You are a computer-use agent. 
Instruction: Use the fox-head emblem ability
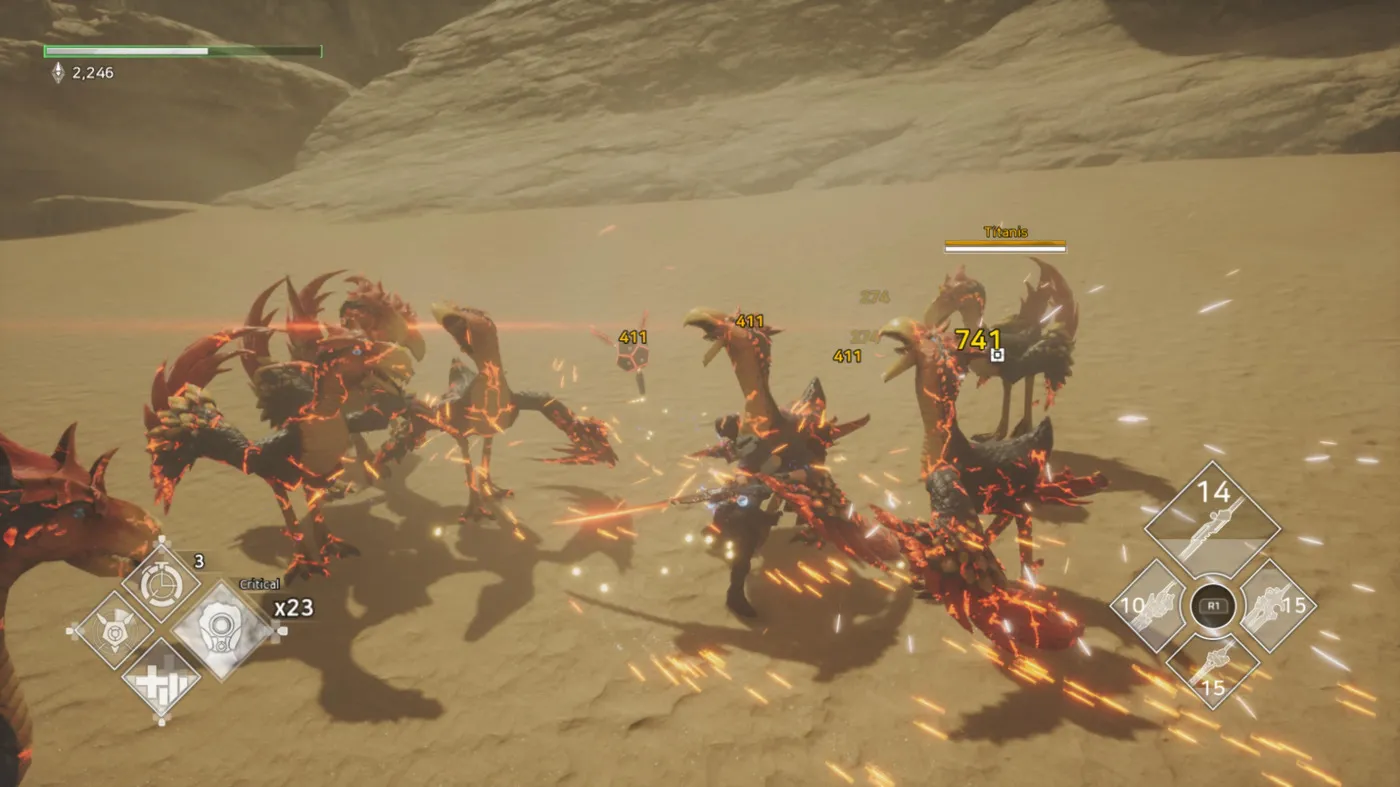[x=113, y=631]
